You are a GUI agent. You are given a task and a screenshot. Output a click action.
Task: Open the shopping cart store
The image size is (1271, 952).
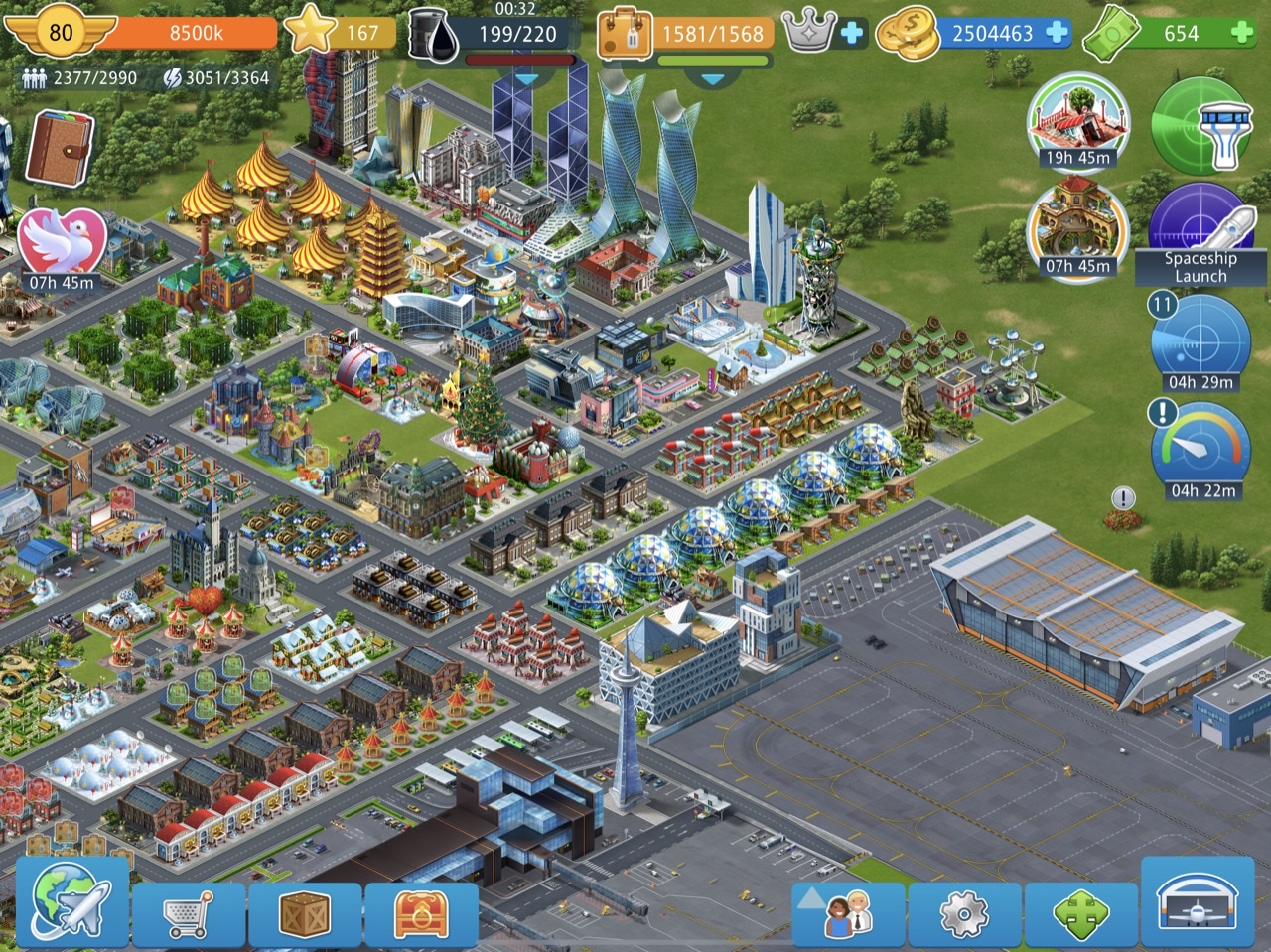coord(188,911)
